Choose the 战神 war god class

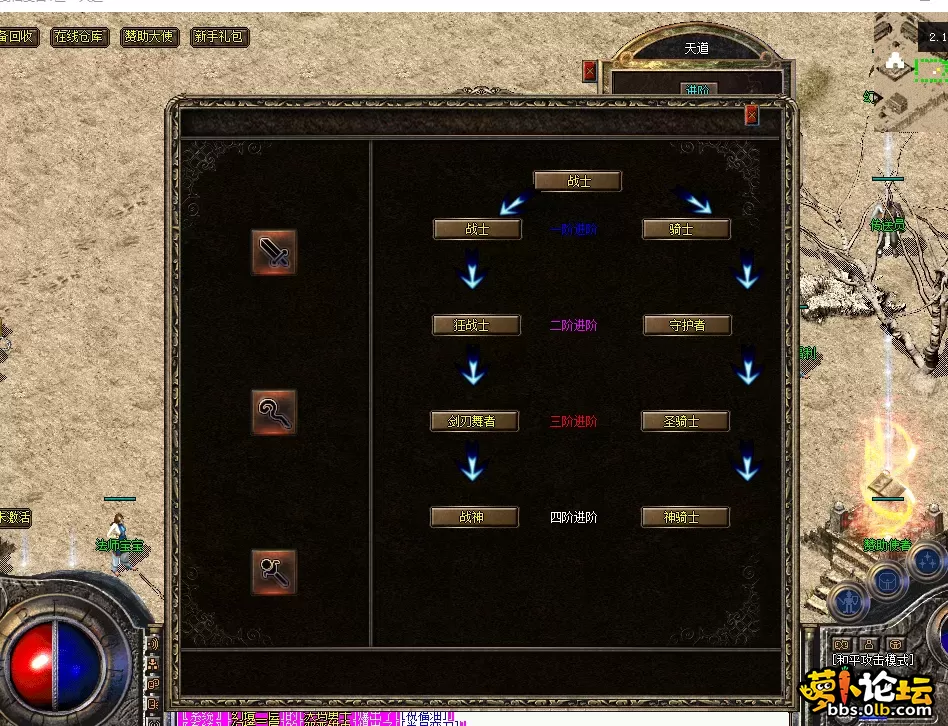pos(475,517)
